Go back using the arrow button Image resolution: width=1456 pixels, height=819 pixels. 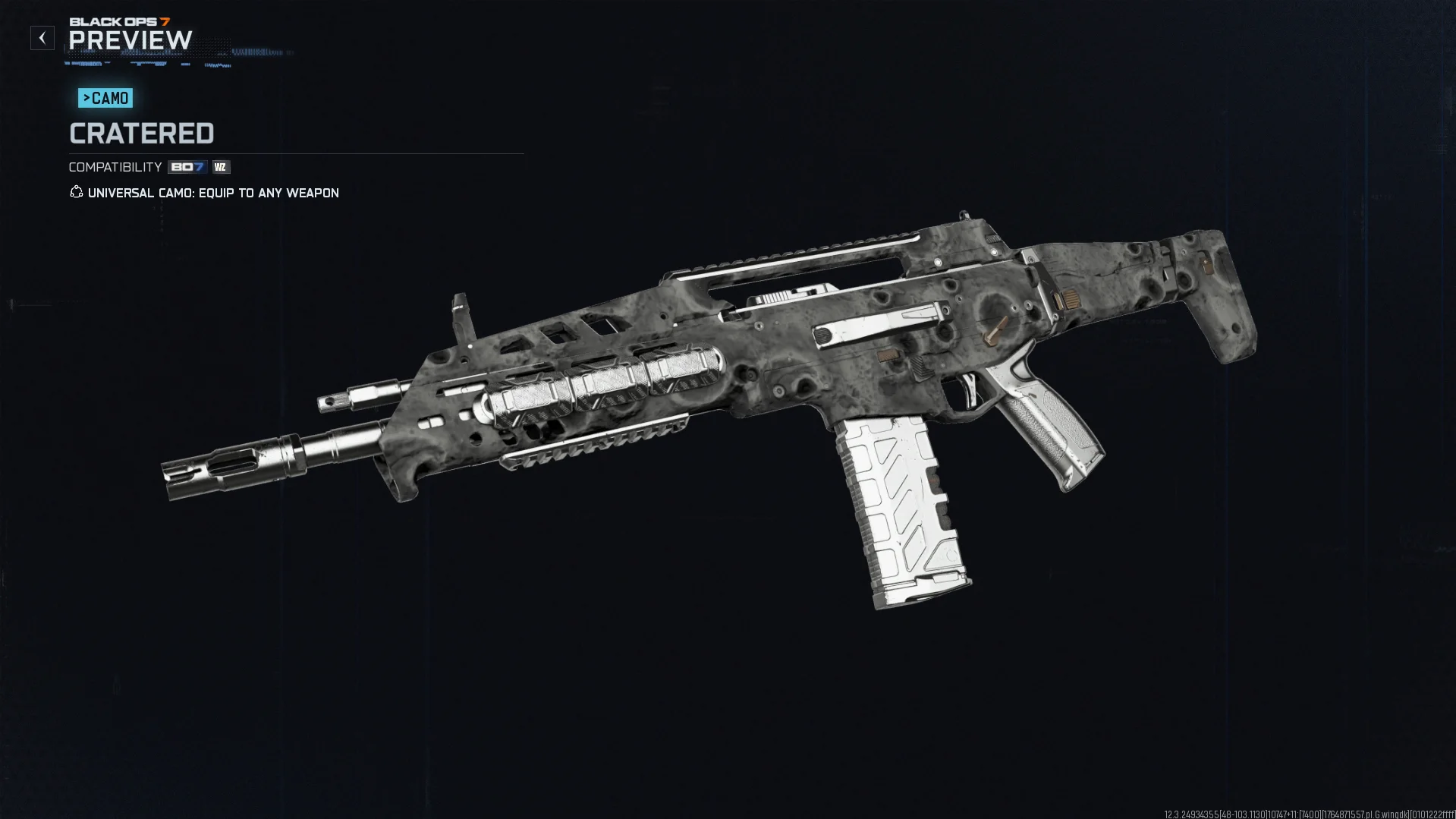42,38
